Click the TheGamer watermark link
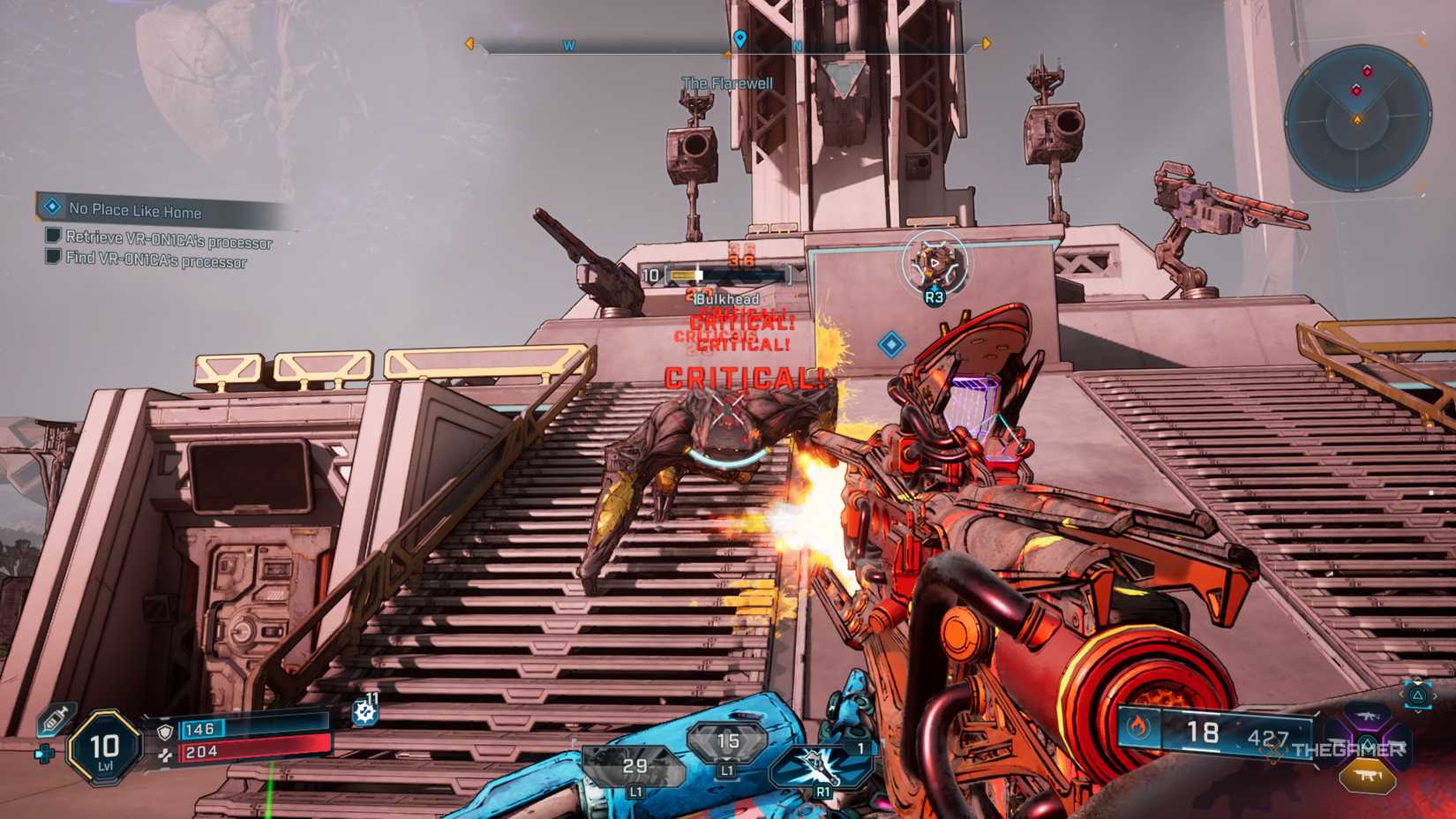The height and width of the screenshot is (819, 1456). [1348, 749]
